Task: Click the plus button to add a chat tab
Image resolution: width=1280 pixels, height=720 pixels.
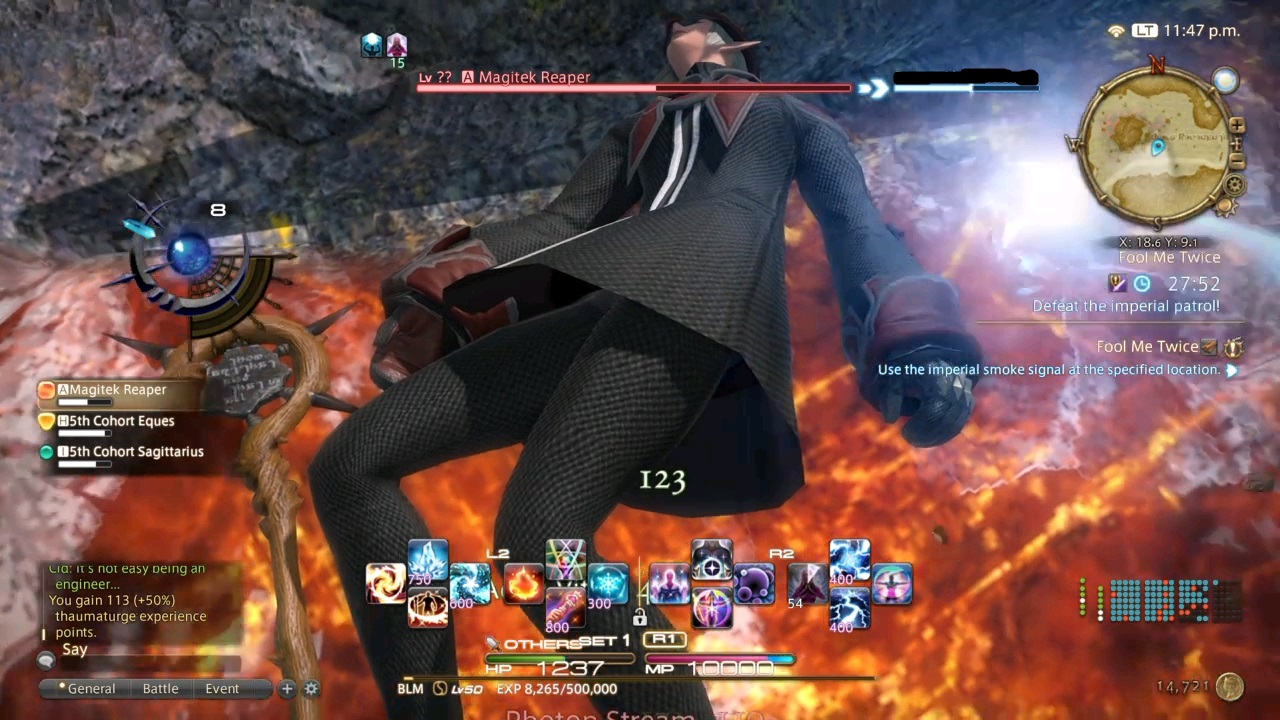Action: point(287,688)
